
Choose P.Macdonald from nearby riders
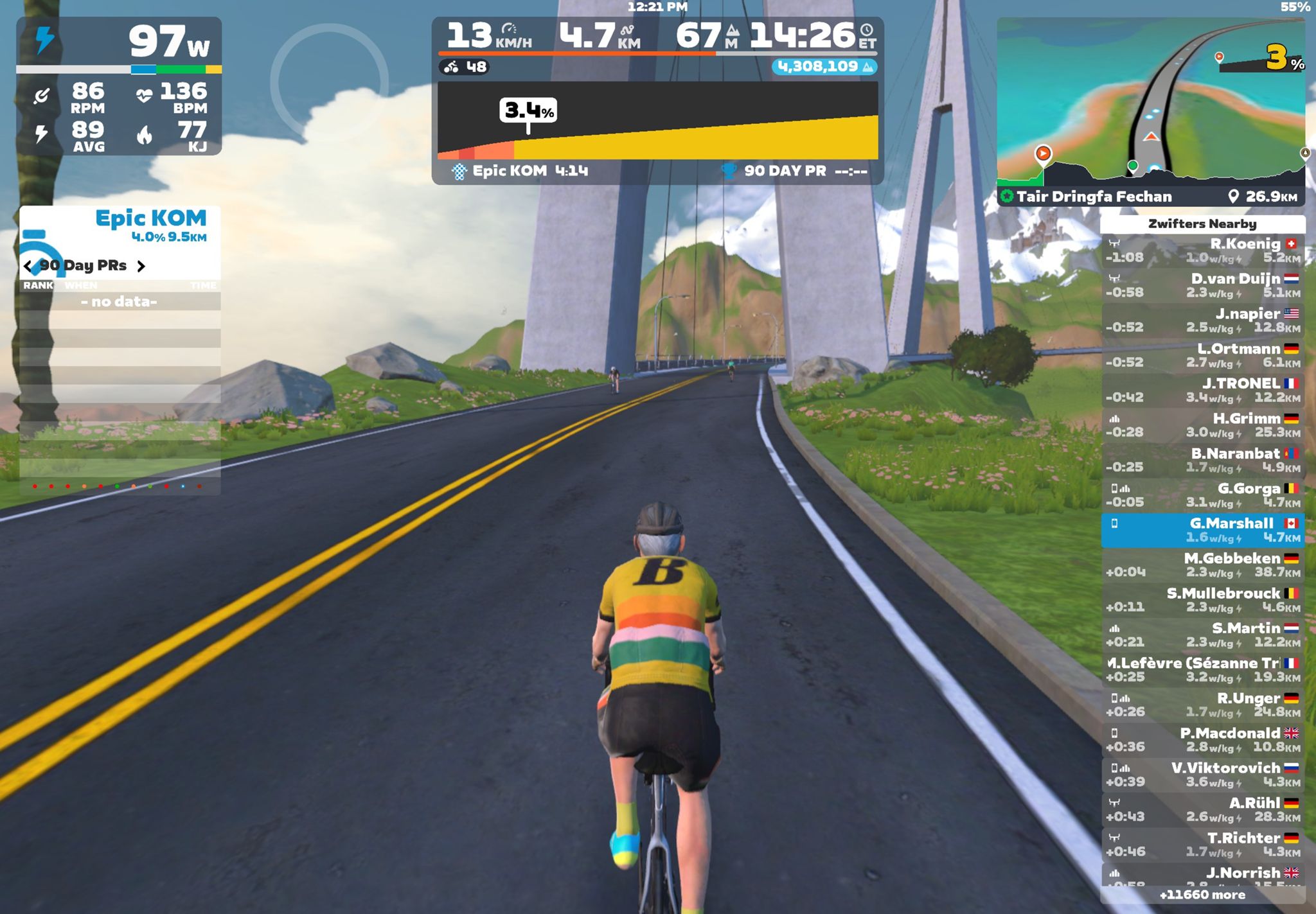click(x=1202, y=740)
